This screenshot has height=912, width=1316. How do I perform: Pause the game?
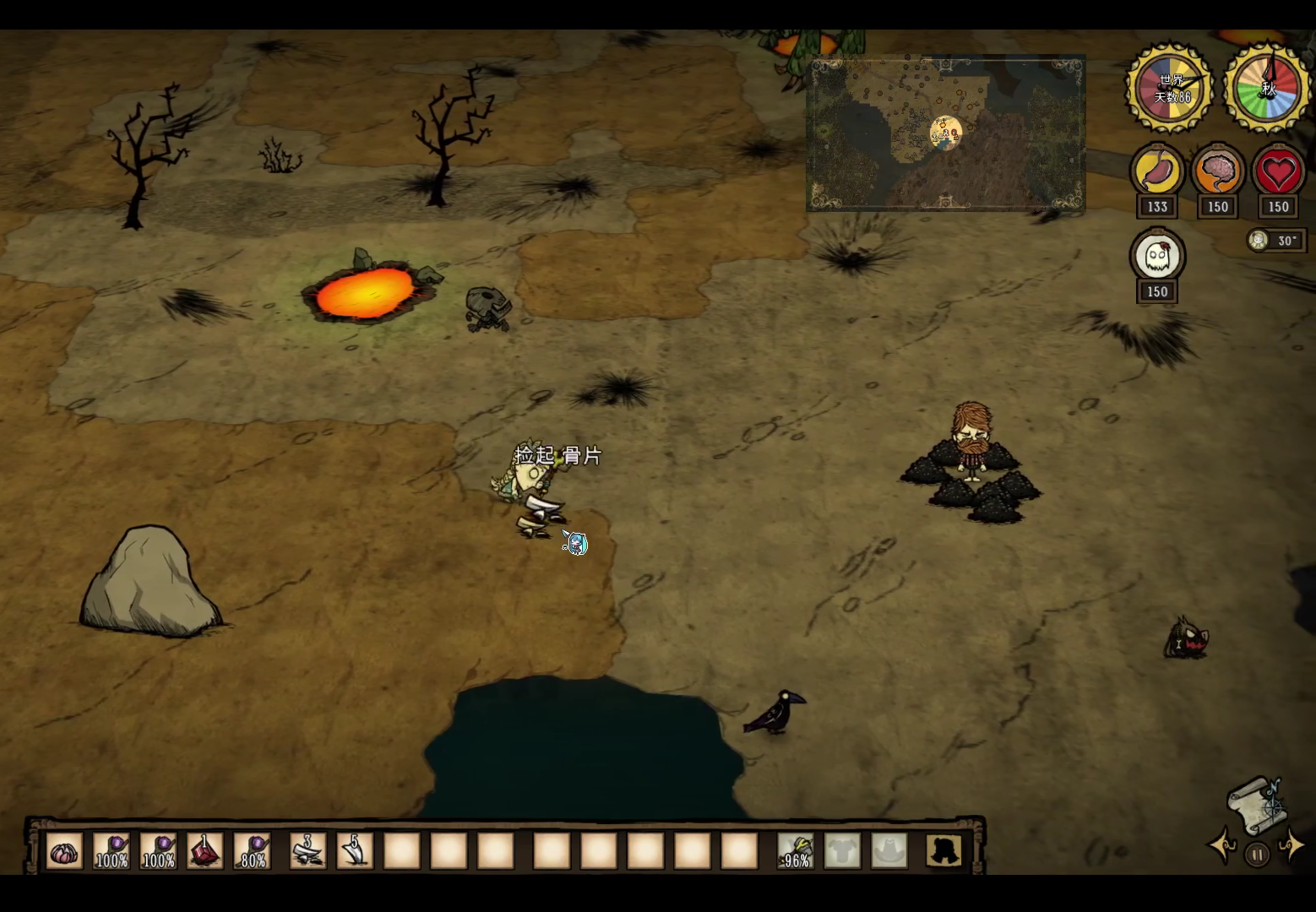1257,855
